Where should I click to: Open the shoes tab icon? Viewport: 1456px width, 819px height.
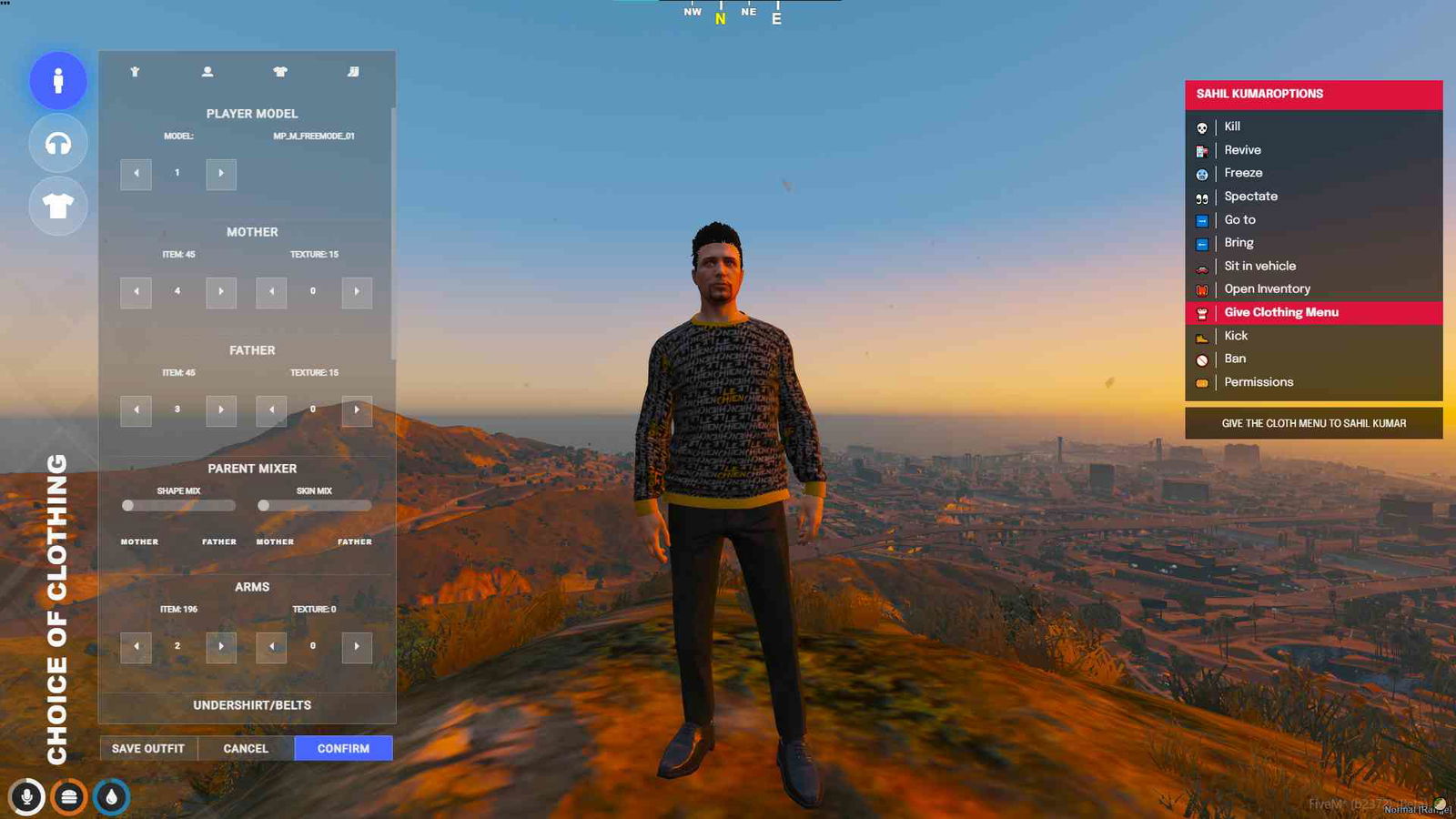(355, 71)
